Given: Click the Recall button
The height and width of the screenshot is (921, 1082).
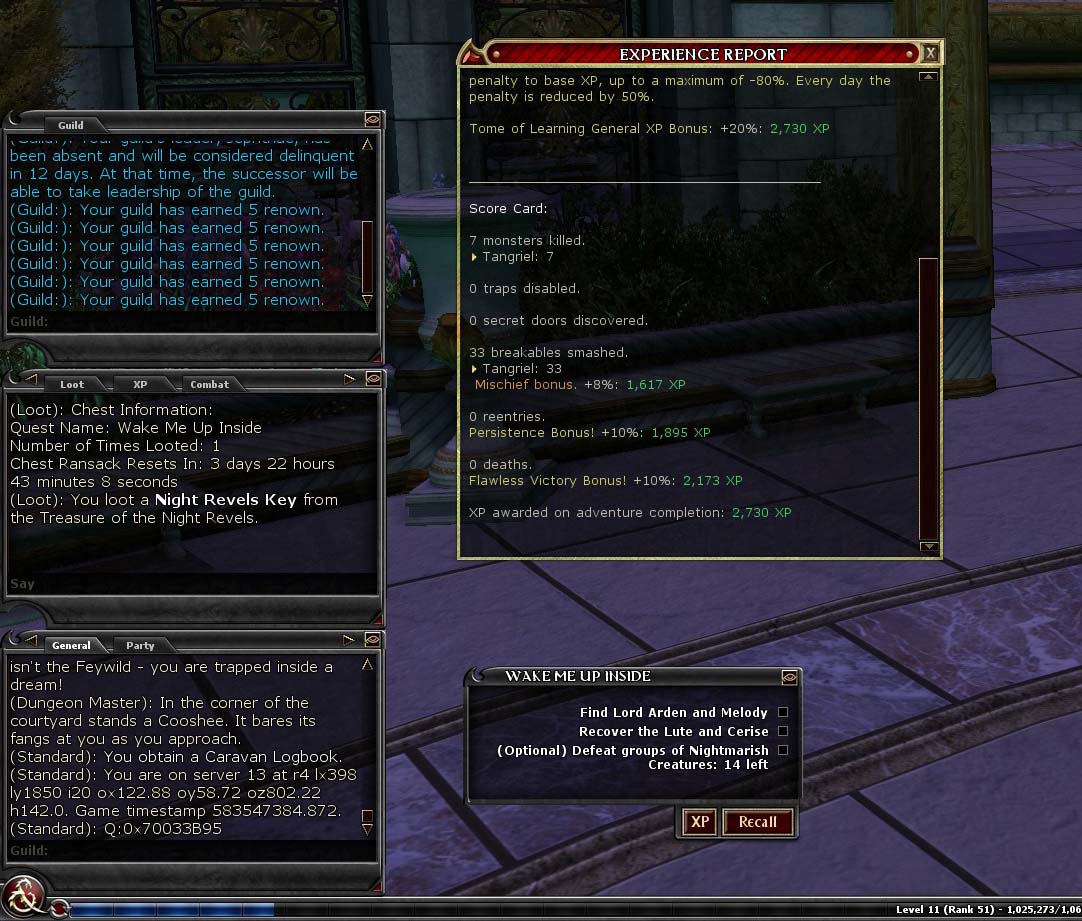Looking at the screenshot, I should click(x=757, y=822).
